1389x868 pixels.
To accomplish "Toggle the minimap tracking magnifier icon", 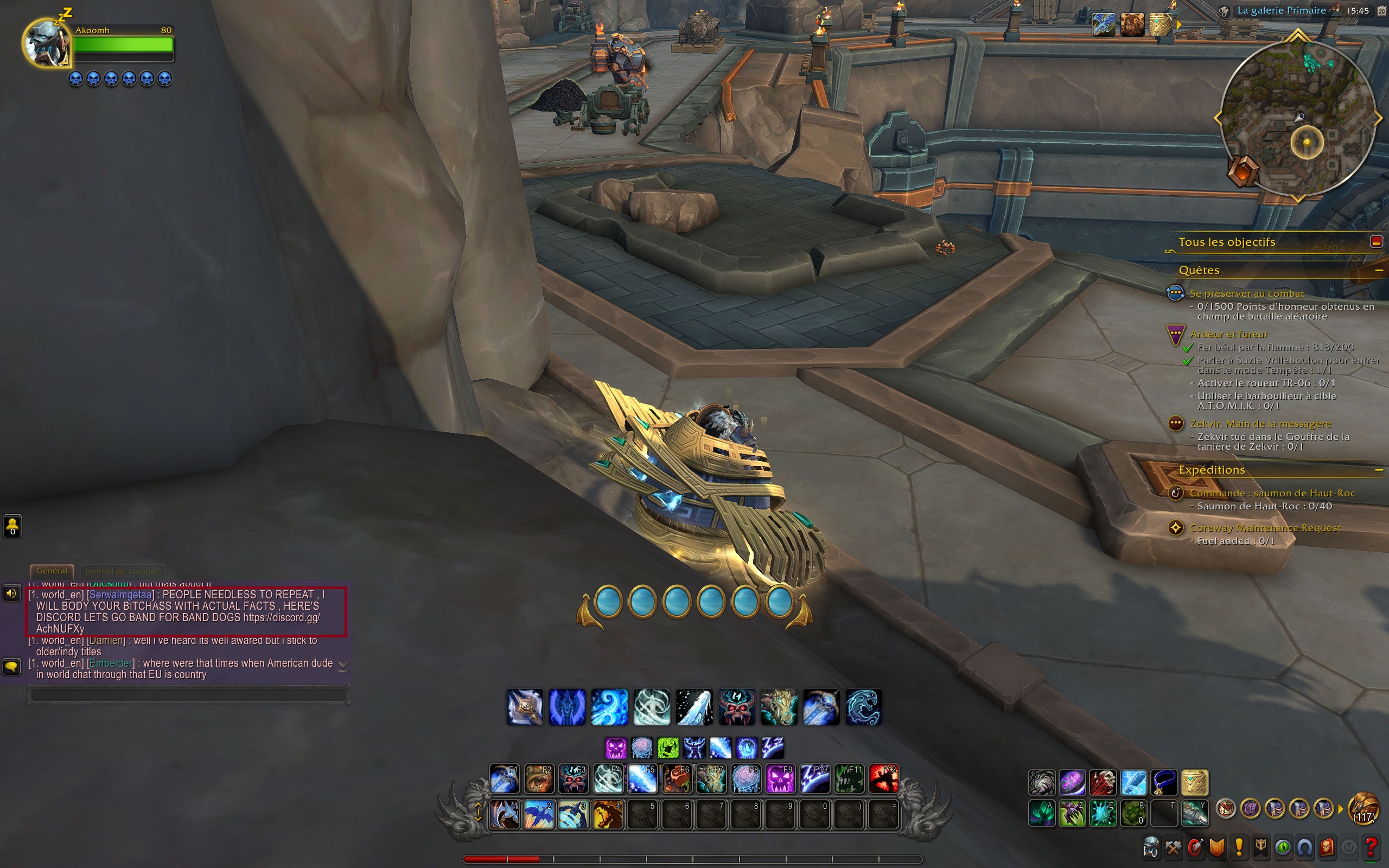I will (x=1224, y=11).
